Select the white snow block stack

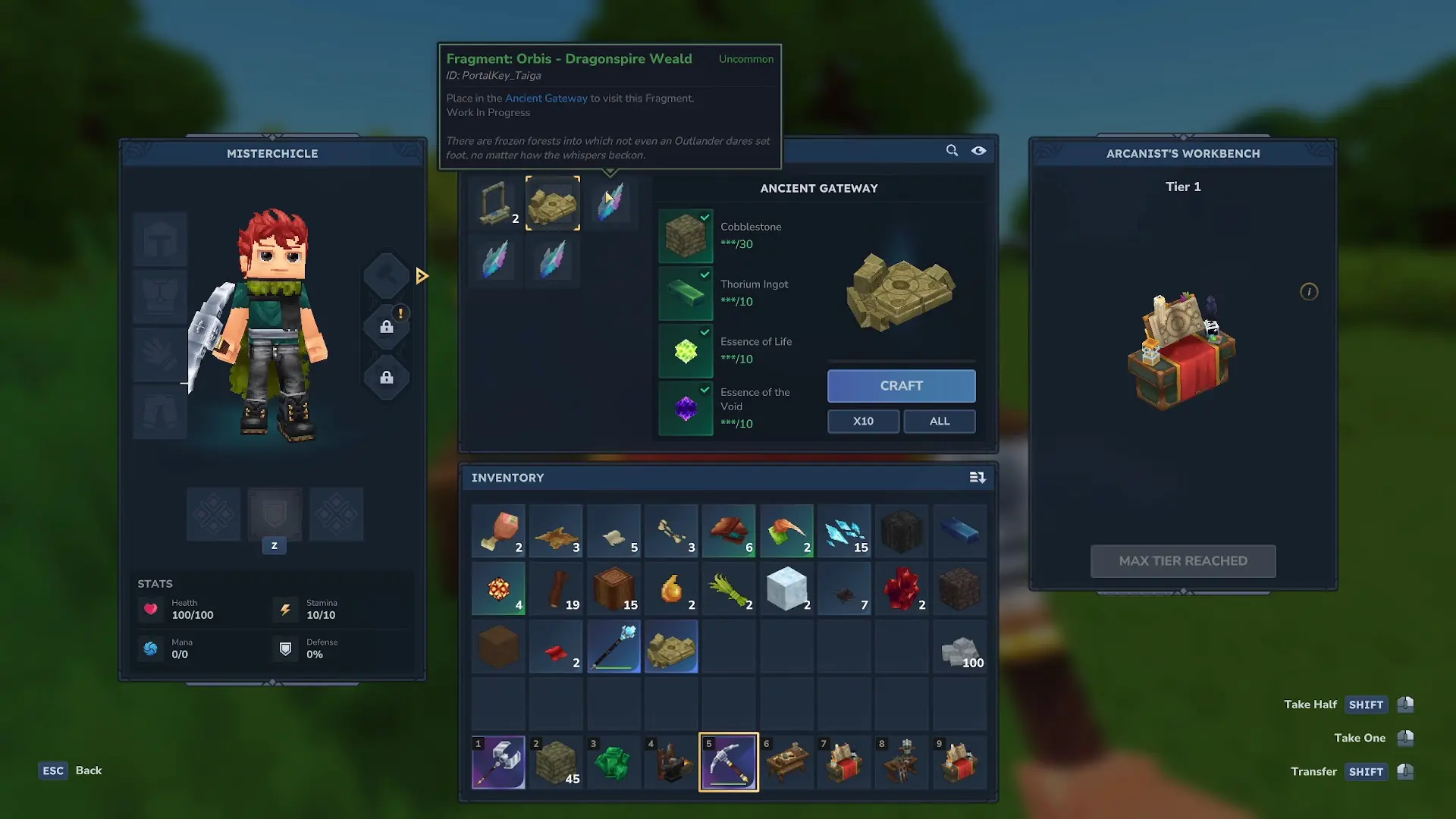tap(786, 589)
